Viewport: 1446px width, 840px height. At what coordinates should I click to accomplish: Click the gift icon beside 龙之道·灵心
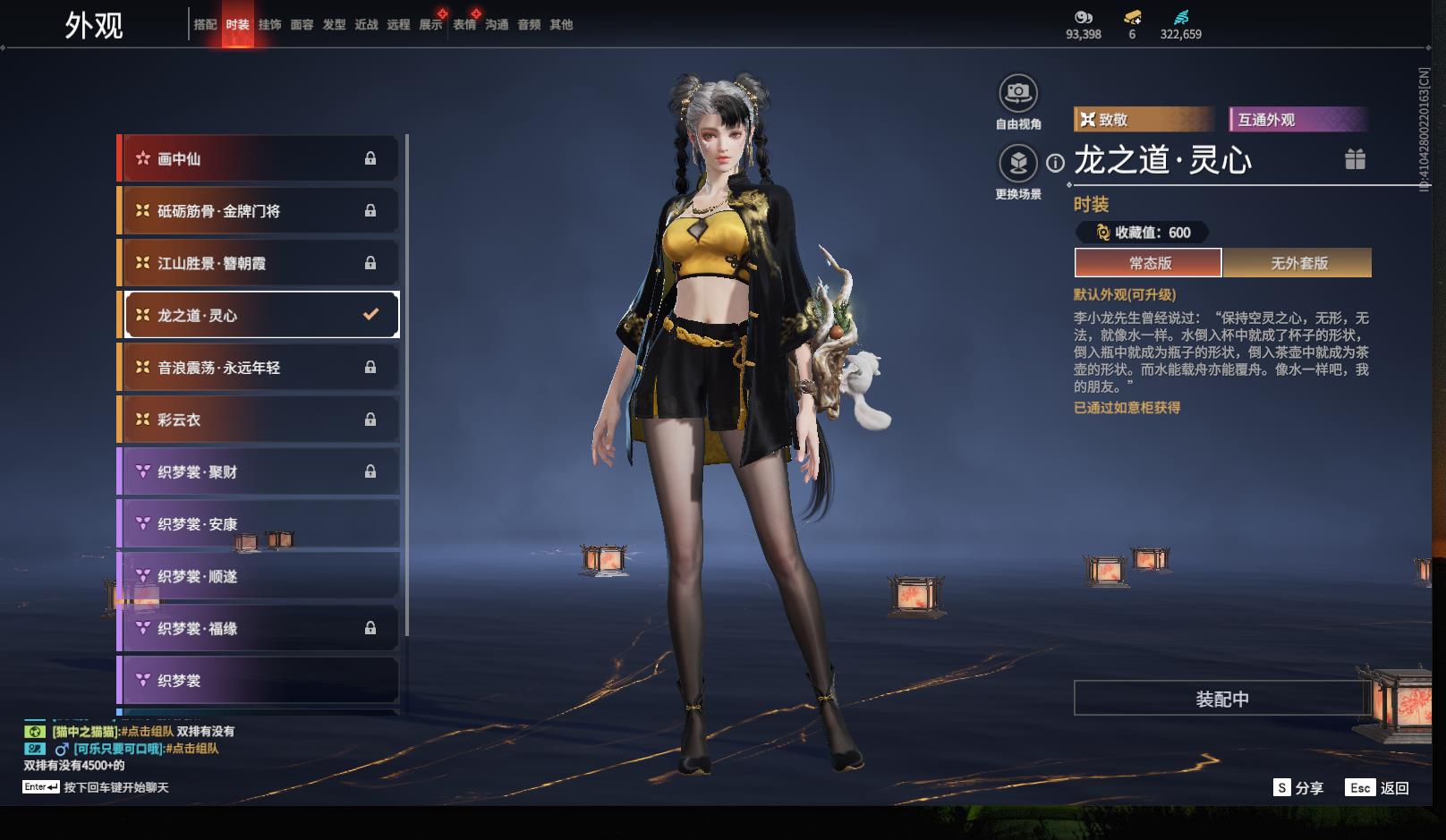click(x=1355, y=159)
